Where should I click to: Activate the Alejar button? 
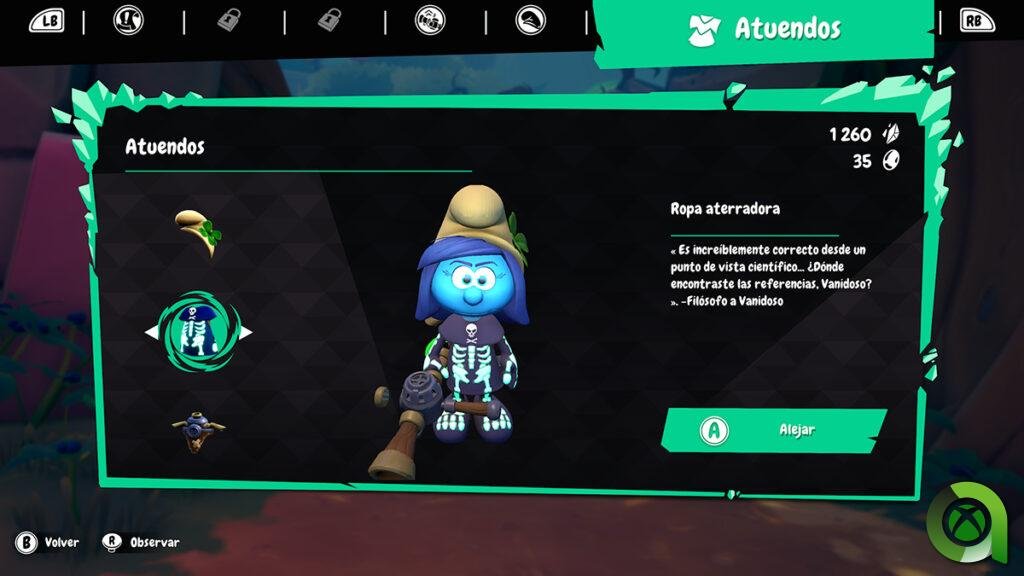tap(774, 430)
